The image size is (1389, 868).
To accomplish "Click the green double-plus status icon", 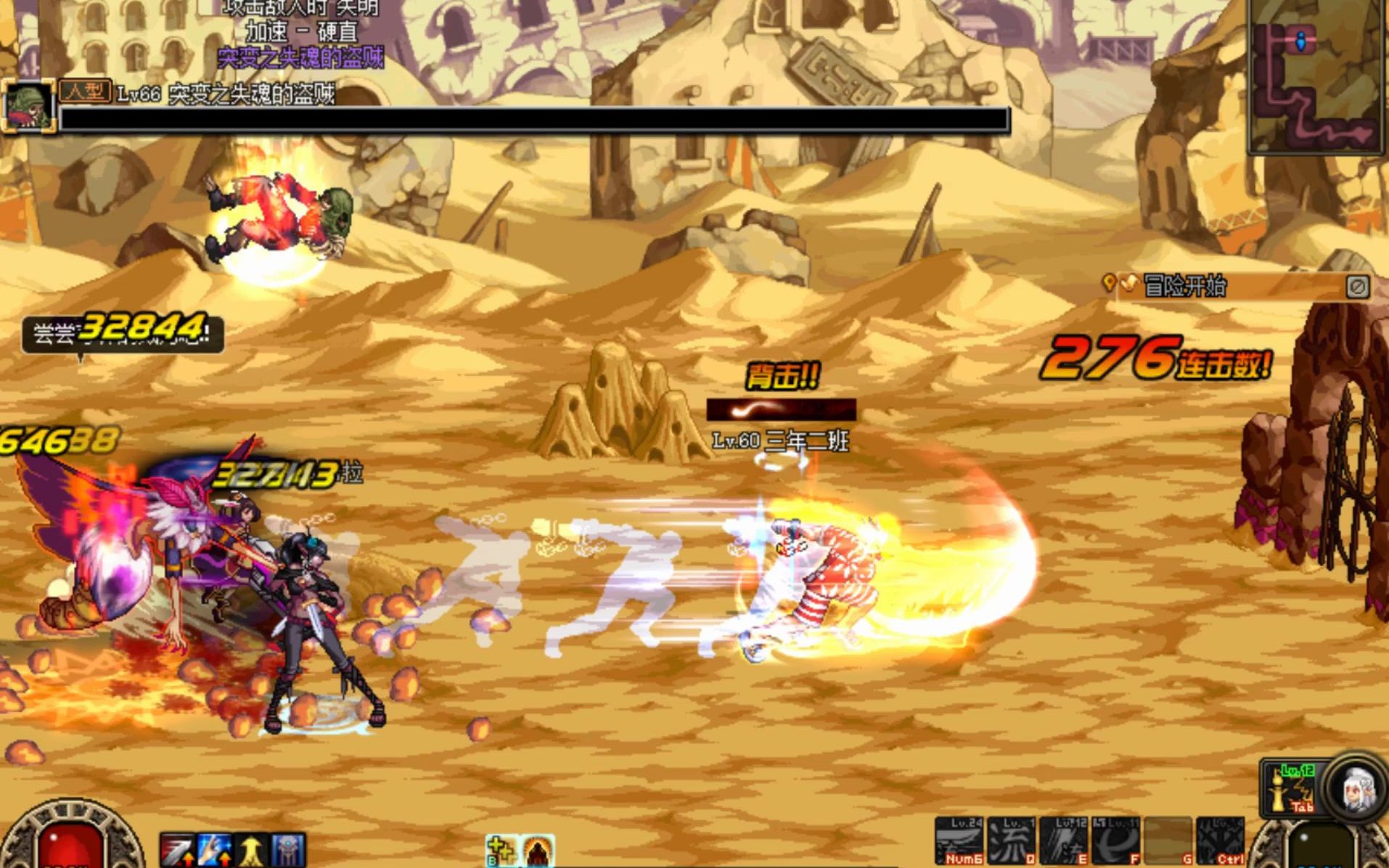I will tap(501, 851).
